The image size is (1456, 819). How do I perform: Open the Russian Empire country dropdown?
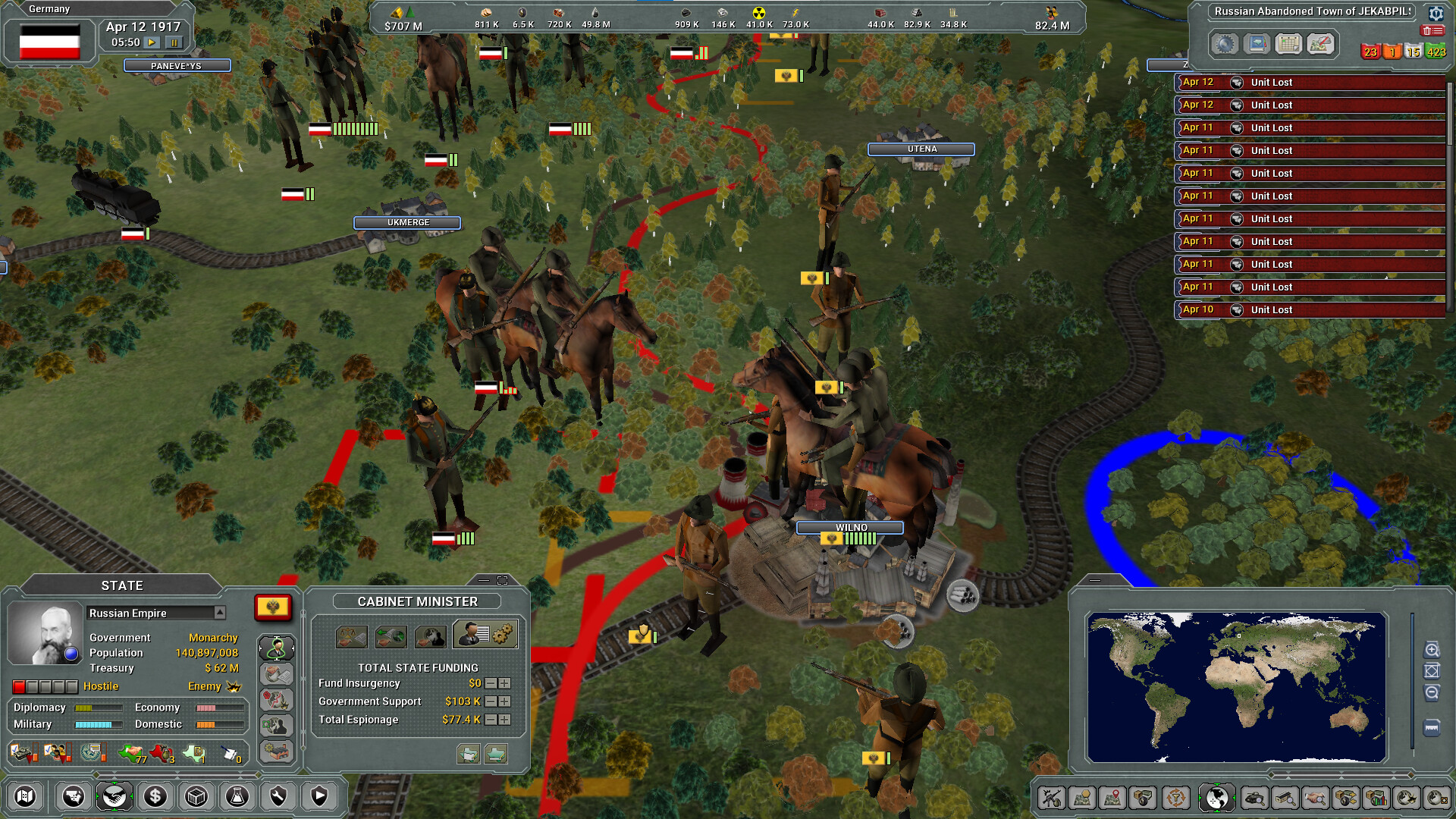coord(221,613)
